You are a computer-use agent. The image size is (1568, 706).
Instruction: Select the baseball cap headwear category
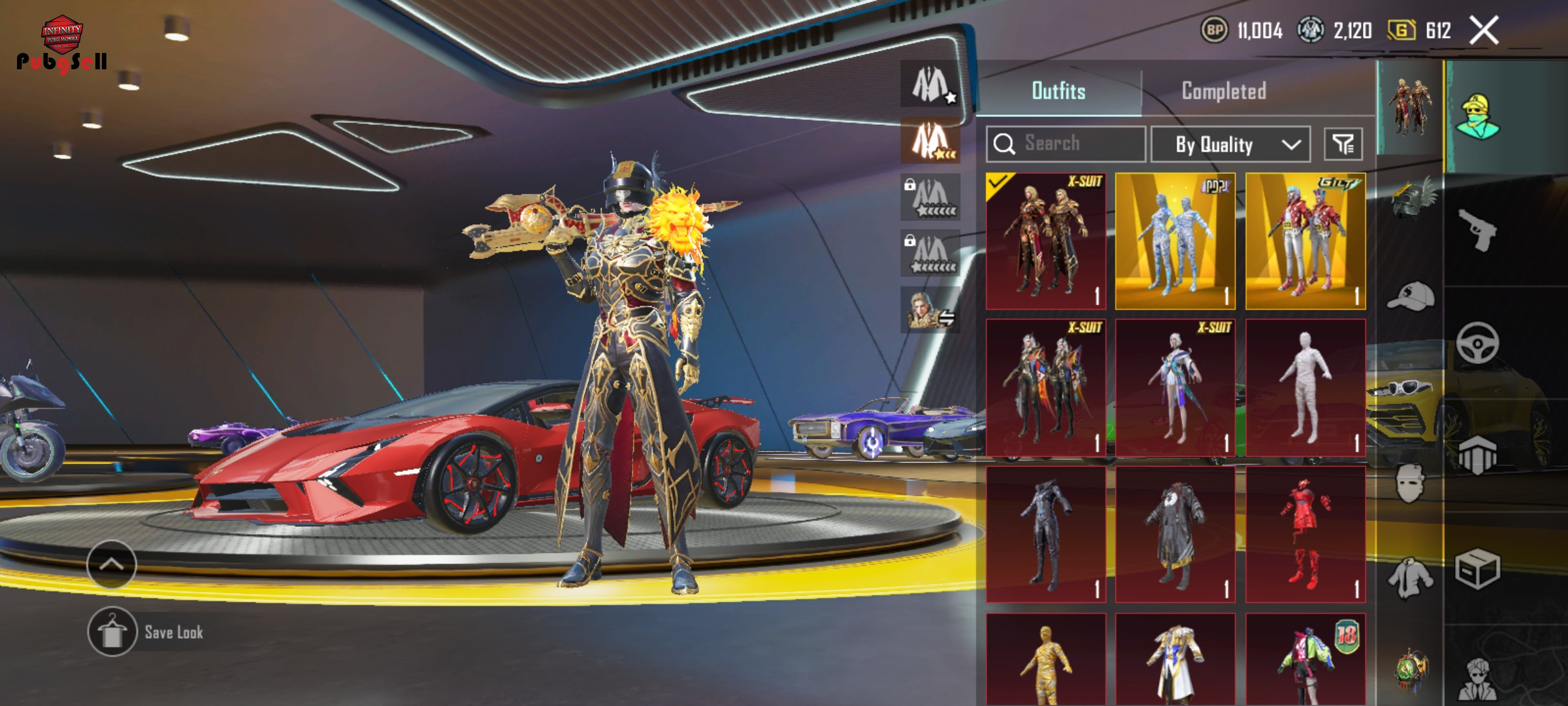tap(1410, 297)
